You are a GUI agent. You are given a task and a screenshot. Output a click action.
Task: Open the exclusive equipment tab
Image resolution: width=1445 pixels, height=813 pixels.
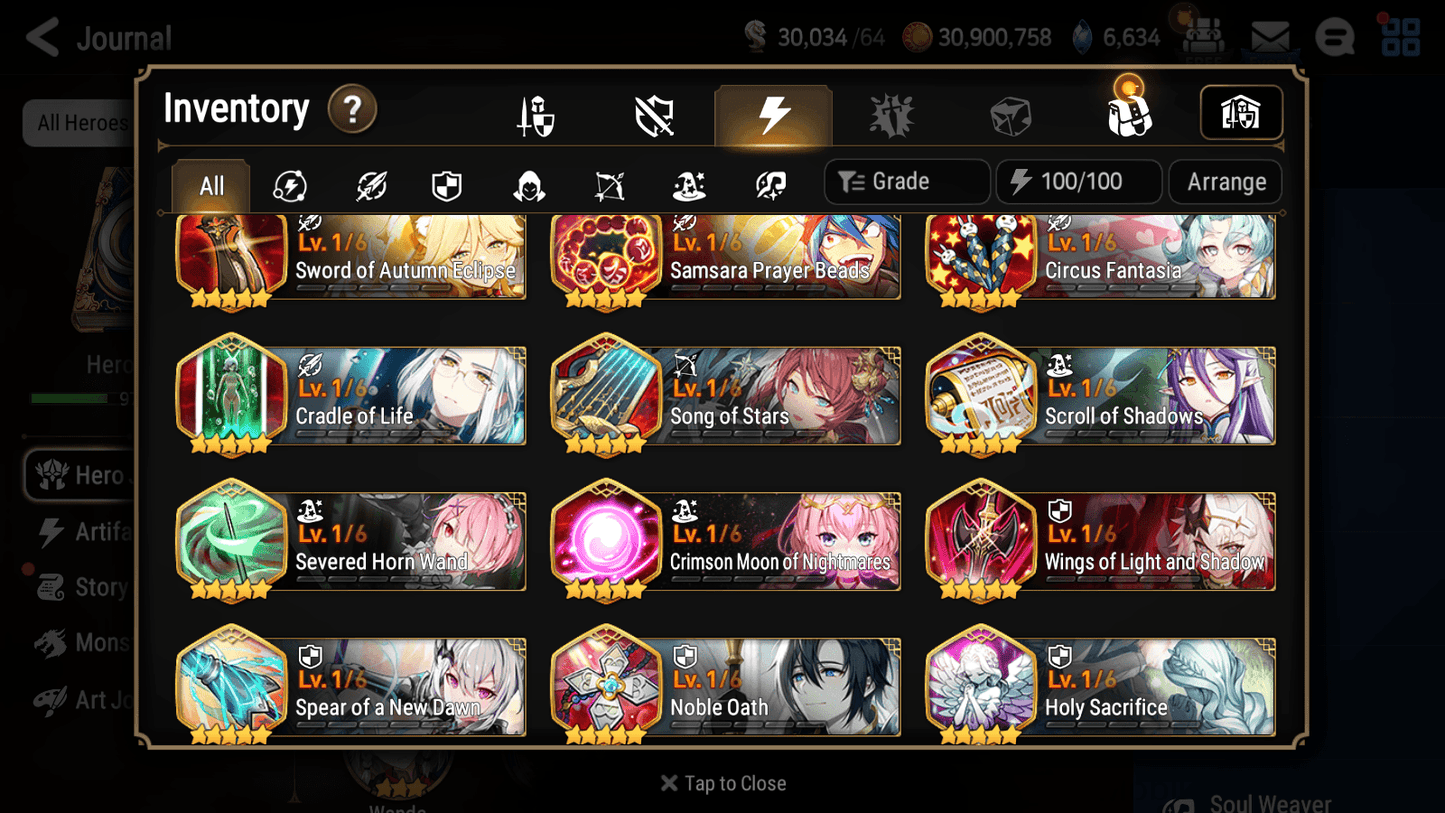[892, 113]
